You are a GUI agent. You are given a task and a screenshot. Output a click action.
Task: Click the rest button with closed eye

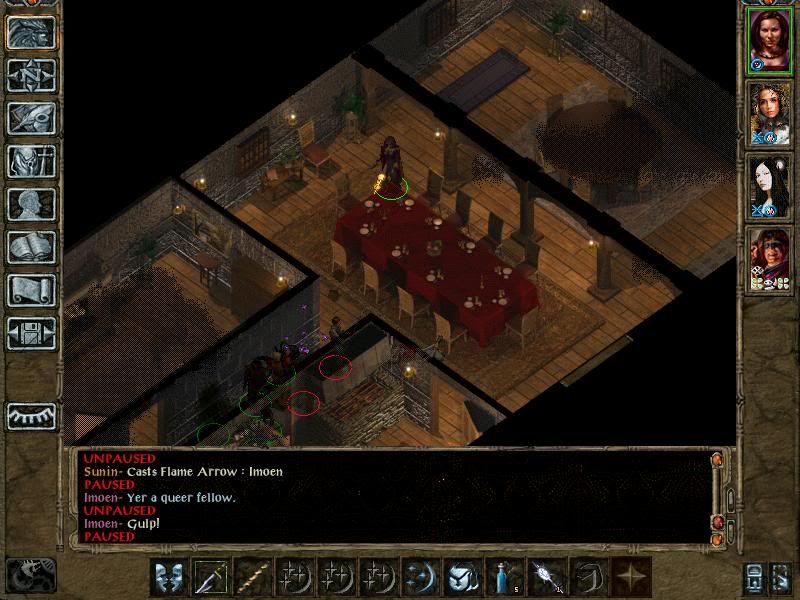tap(31, 415)
